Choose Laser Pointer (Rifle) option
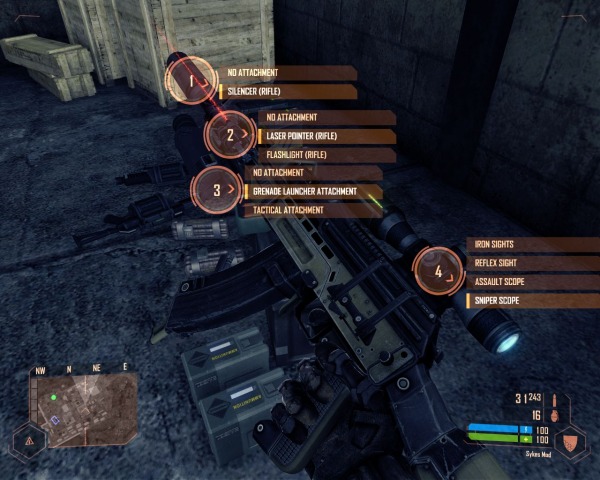This screenshot has height=480, width=600. (x=325, y=136)
